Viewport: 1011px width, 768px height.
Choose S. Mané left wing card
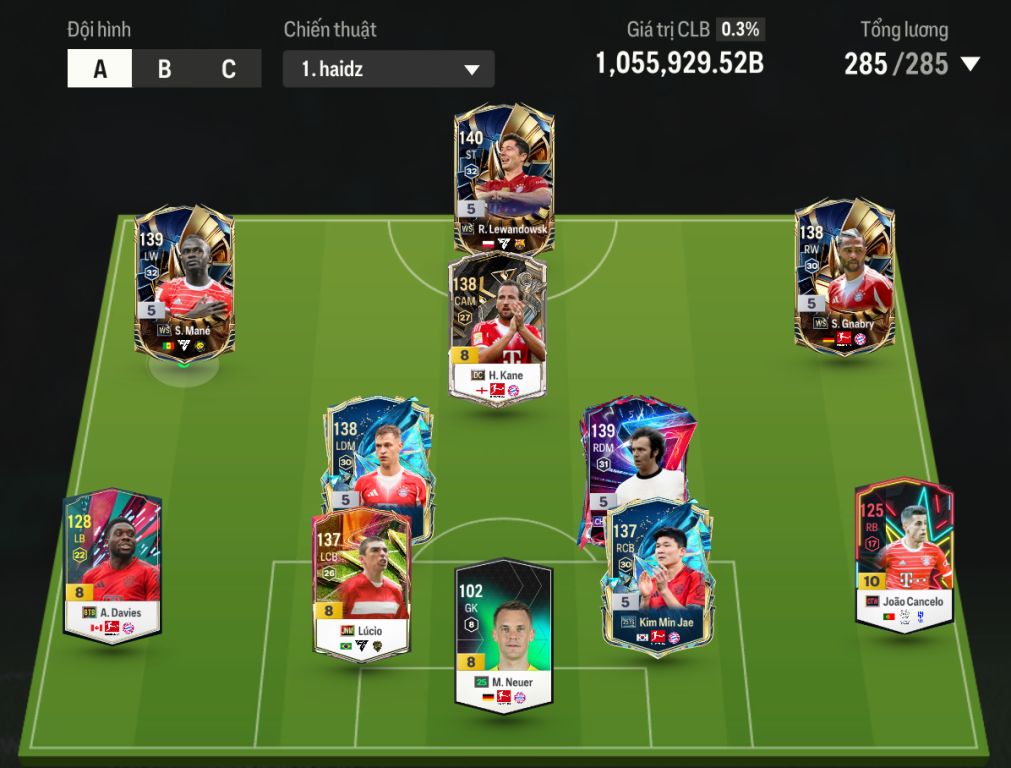(183, 280)
